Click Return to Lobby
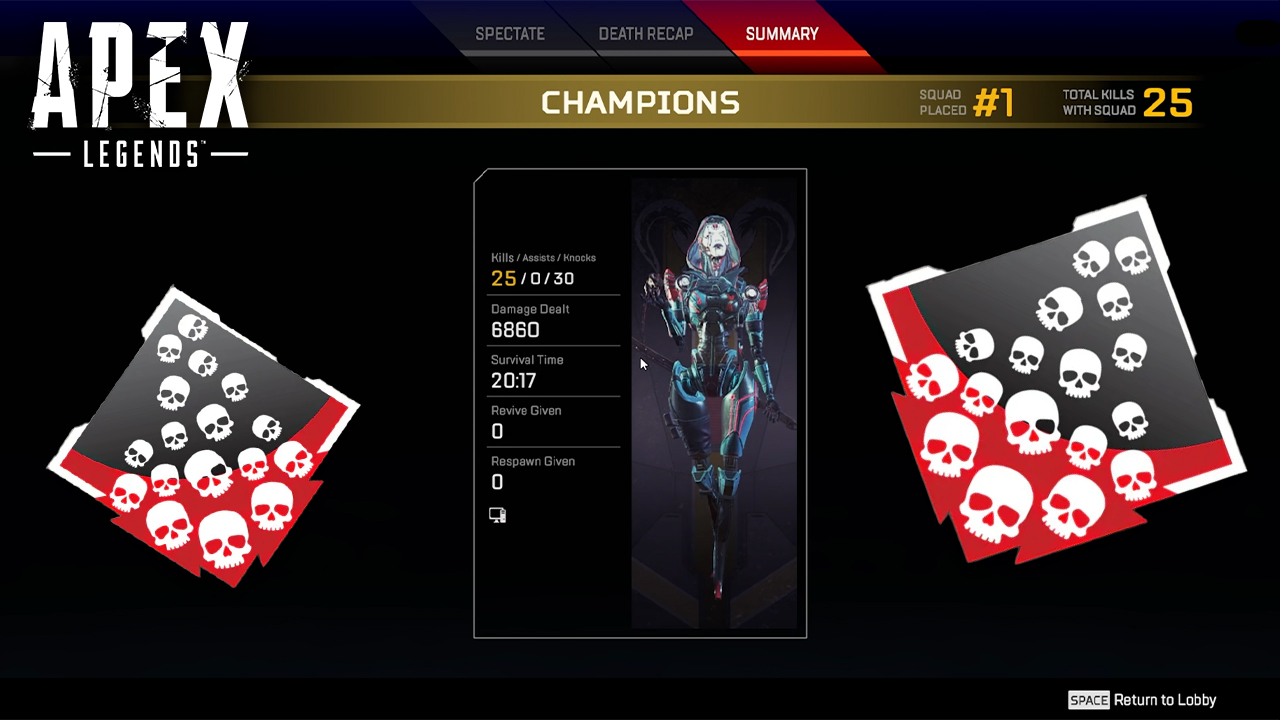The height and width of the screenshot is (720, 1280). [x=1163, y=700]
